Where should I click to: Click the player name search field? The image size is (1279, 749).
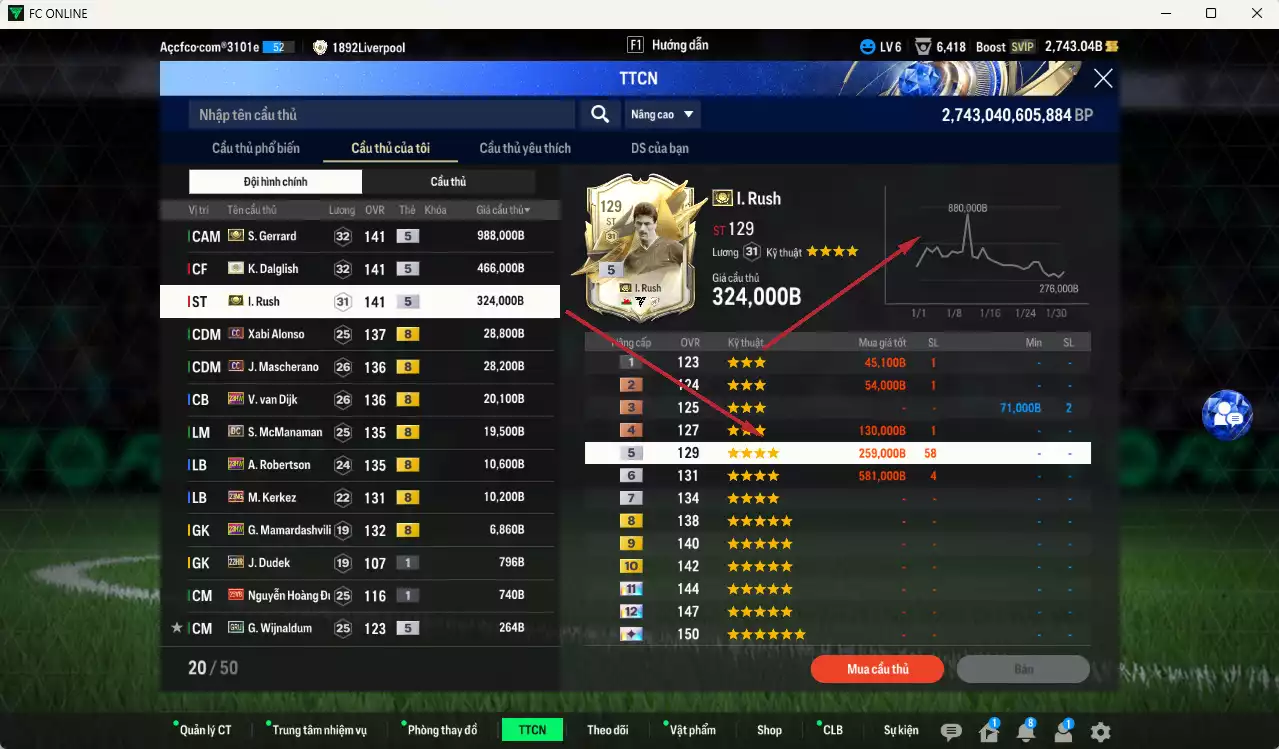click(x=381, y=115)
